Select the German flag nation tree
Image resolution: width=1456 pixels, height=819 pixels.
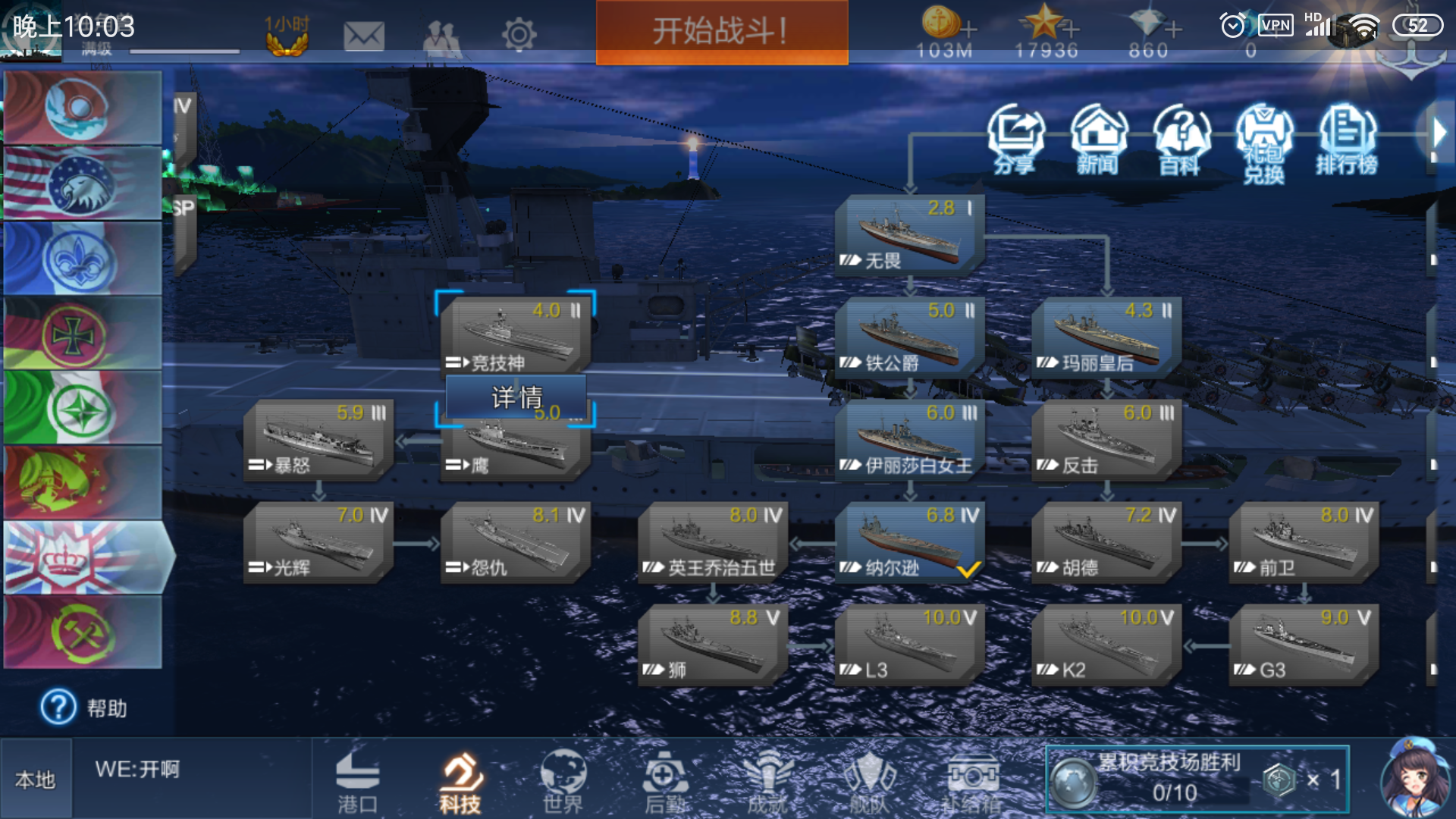coord(81,334)
